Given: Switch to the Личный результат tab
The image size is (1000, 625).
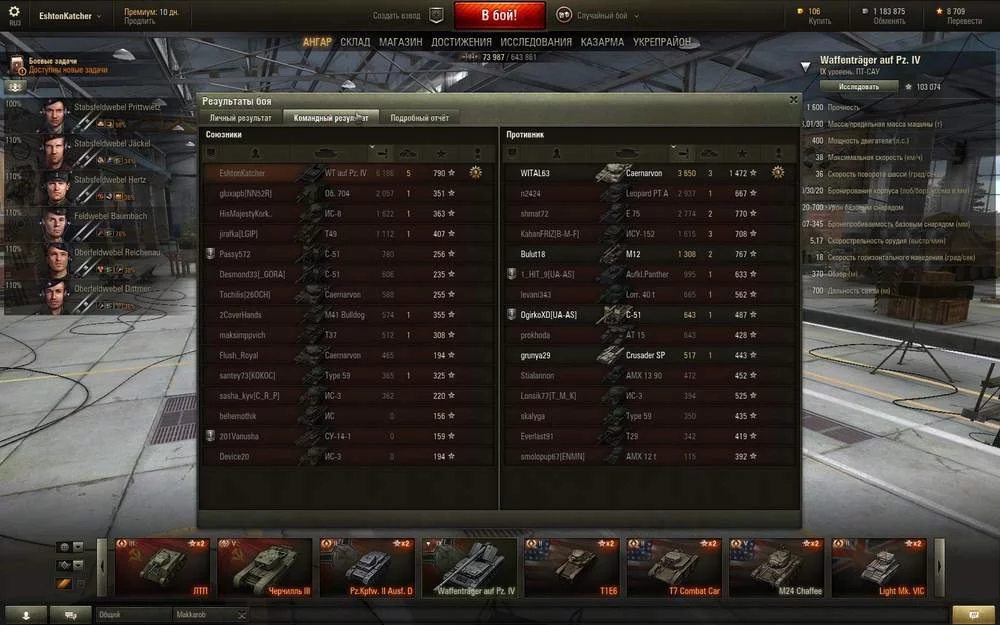Looking at the screenshot, I should 240,118.
